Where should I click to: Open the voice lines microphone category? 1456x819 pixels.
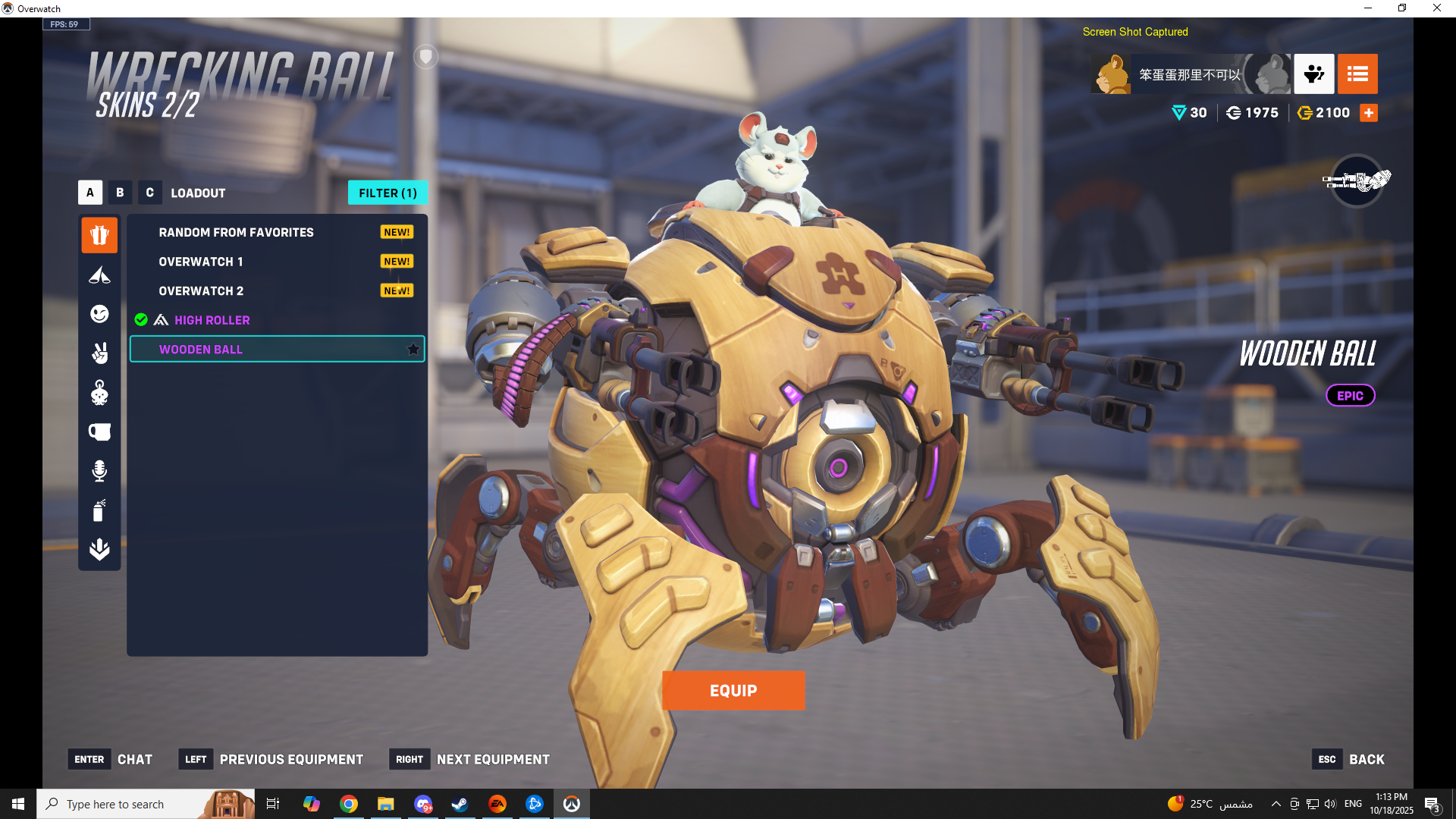[99, 471]
